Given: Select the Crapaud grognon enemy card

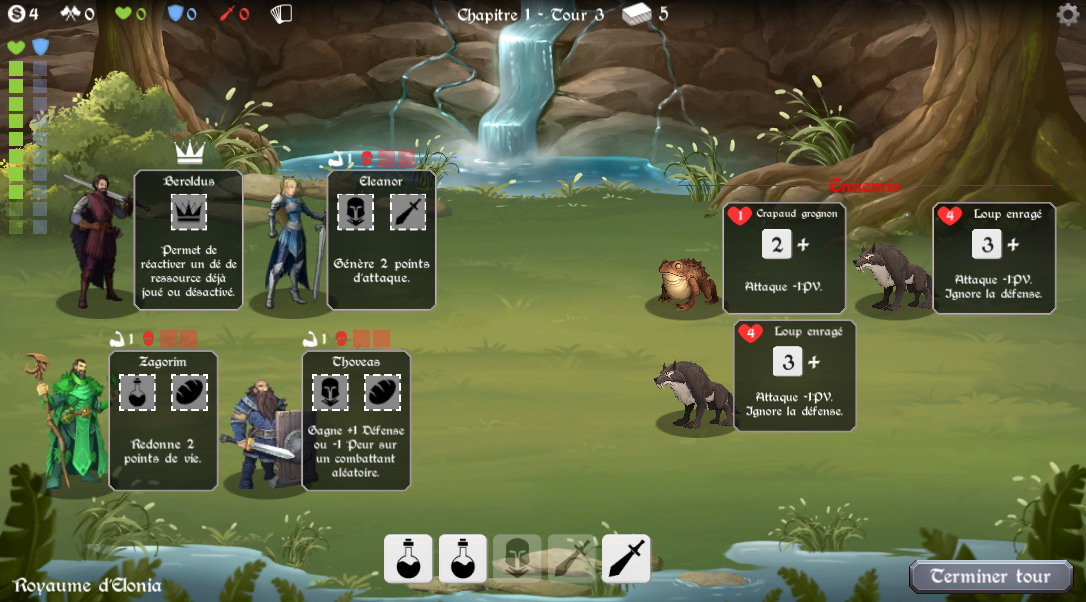Looking at the screenshot, I should [x=784, y=258].
